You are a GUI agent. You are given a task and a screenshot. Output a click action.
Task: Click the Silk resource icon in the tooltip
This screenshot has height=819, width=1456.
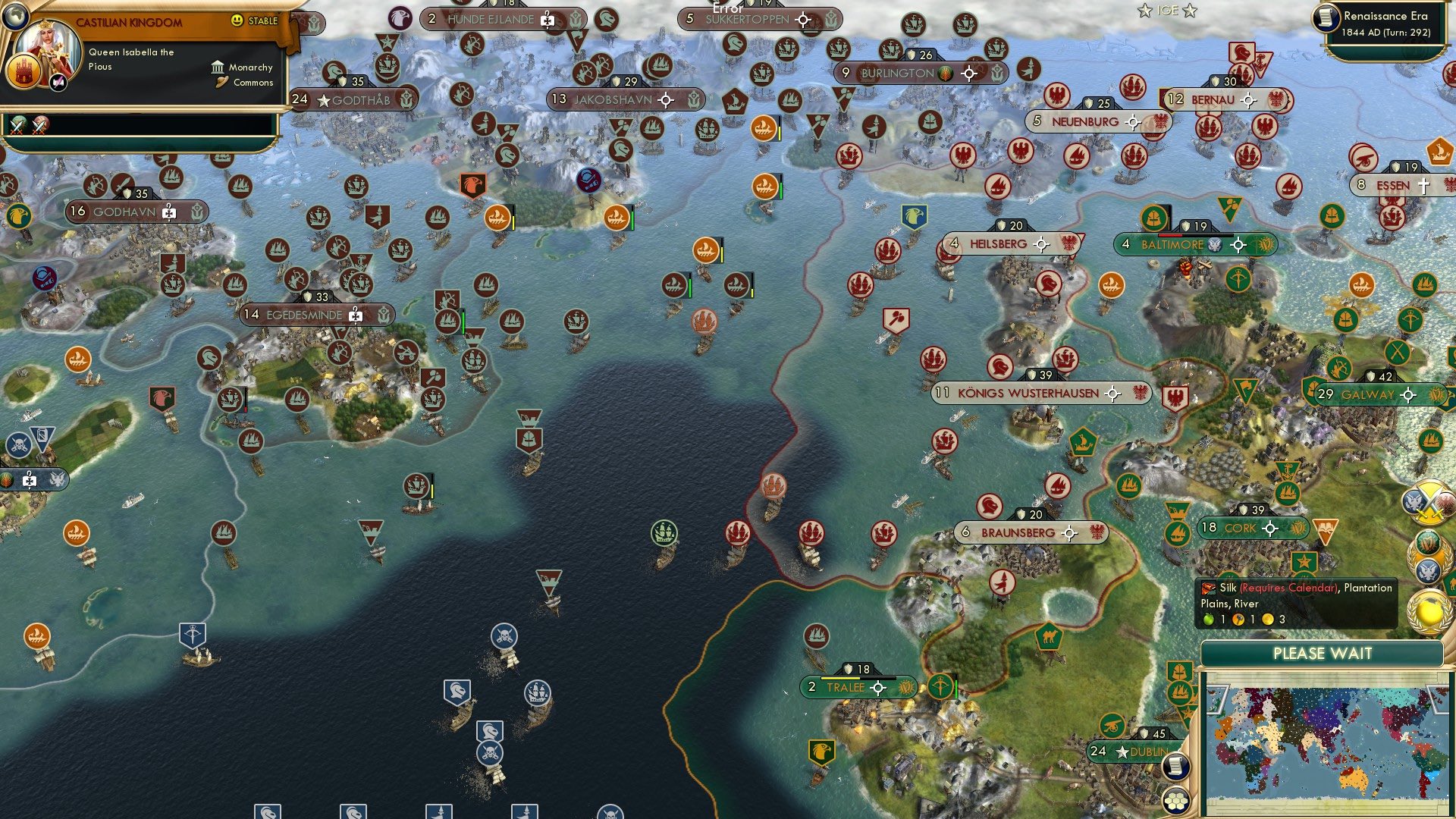(x=1209, y=588)
